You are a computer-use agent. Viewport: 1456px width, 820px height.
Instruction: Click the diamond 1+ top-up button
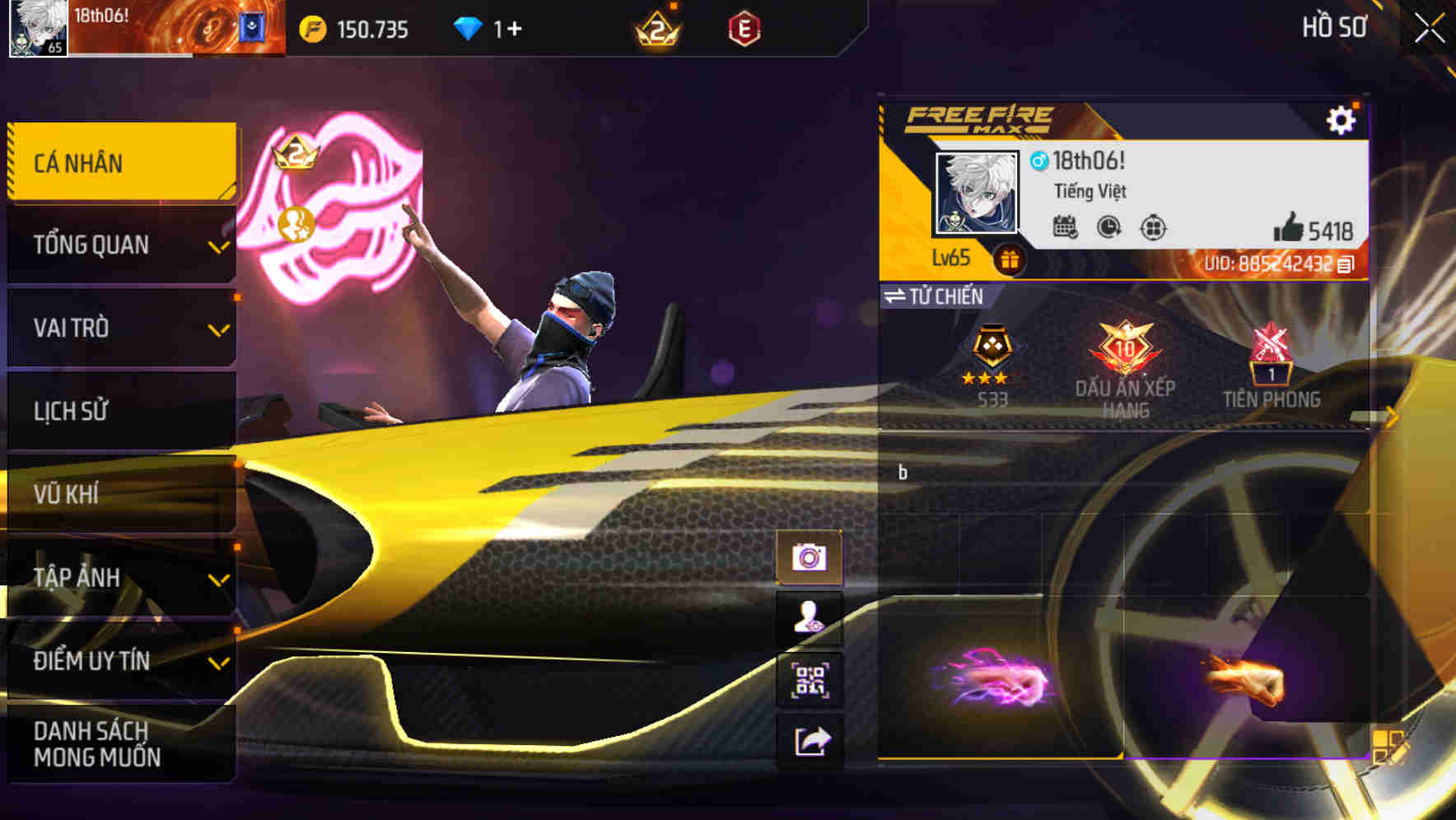tap(484, 27)
